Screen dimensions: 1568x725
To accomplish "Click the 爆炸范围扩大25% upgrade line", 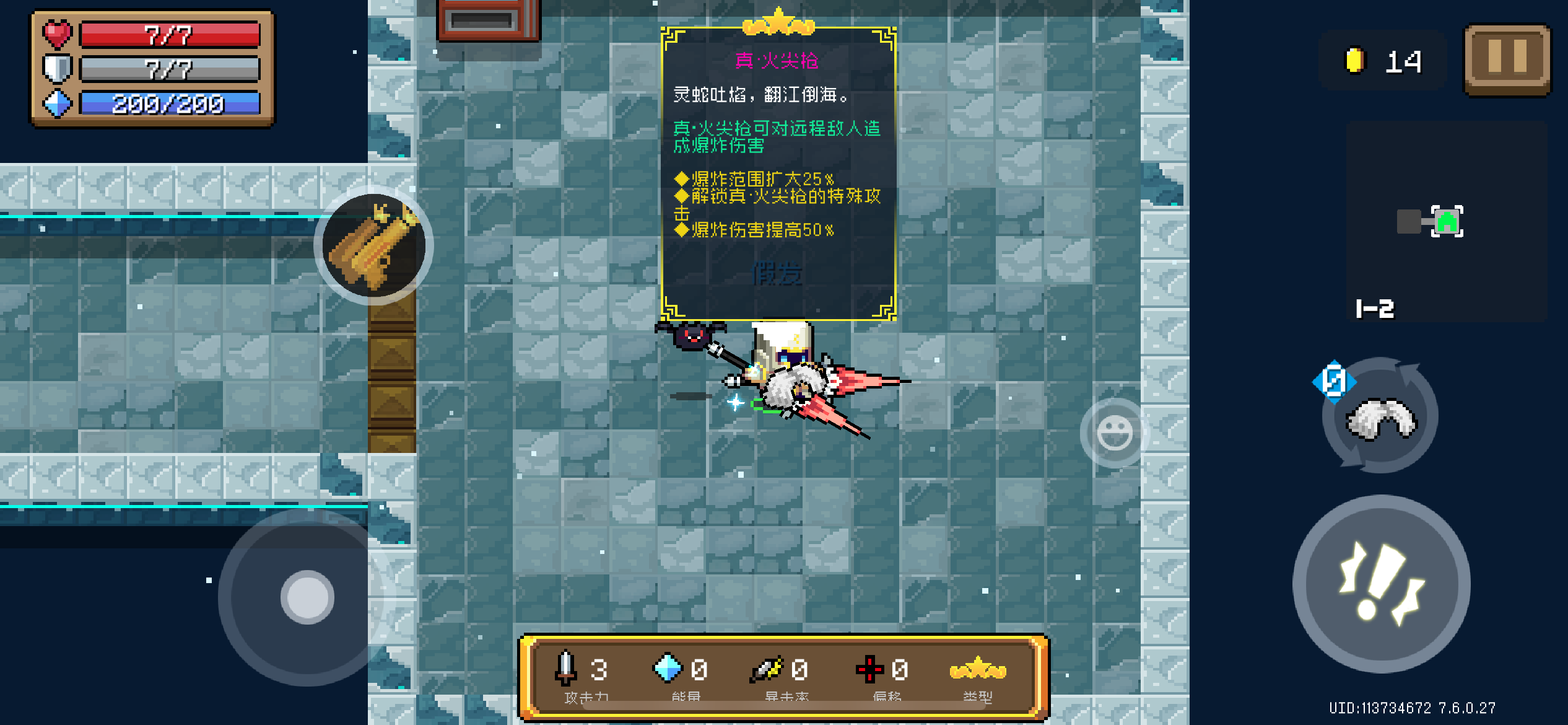I will 754,180.
